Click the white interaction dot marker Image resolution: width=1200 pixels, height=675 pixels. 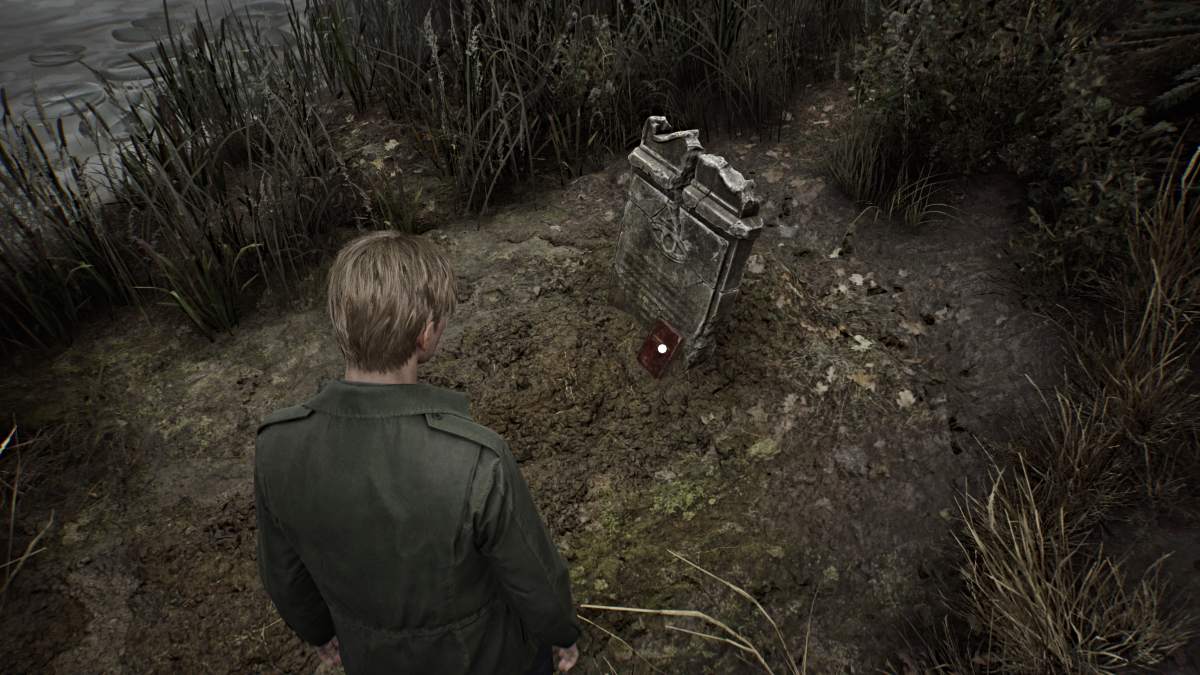[661, 348]
